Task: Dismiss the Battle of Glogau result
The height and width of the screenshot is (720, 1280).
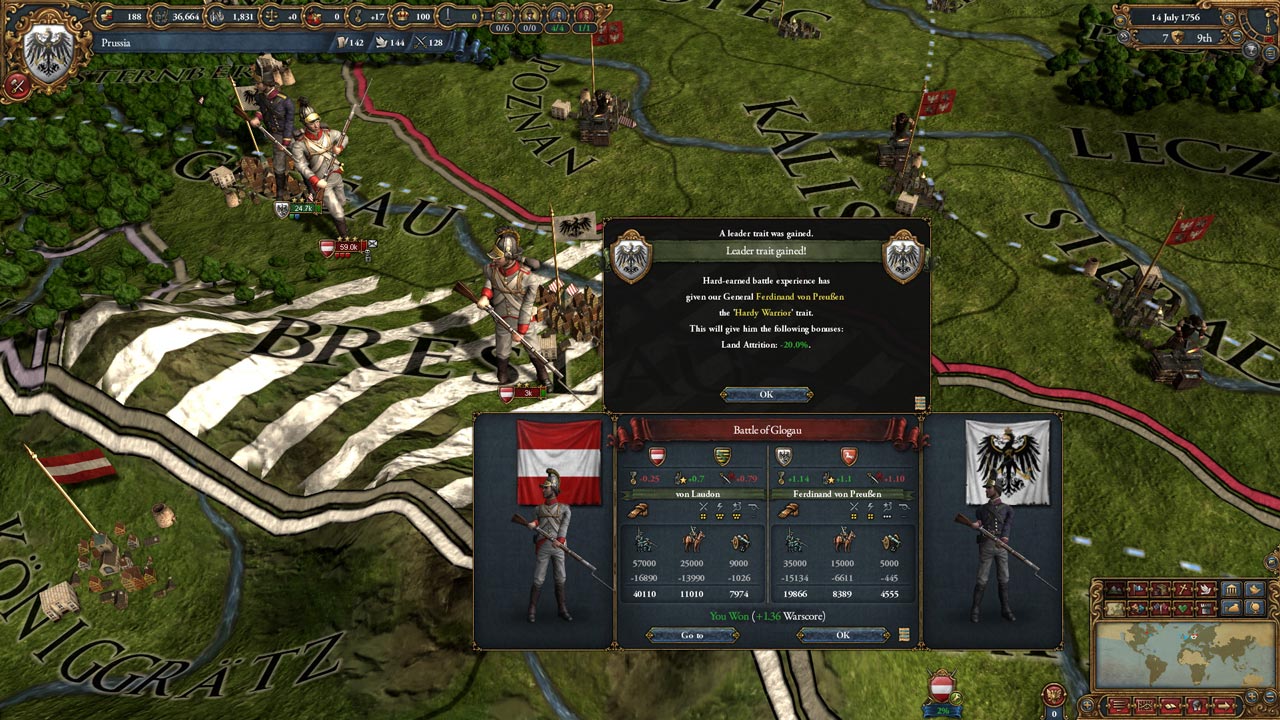Action: (842, 635)
